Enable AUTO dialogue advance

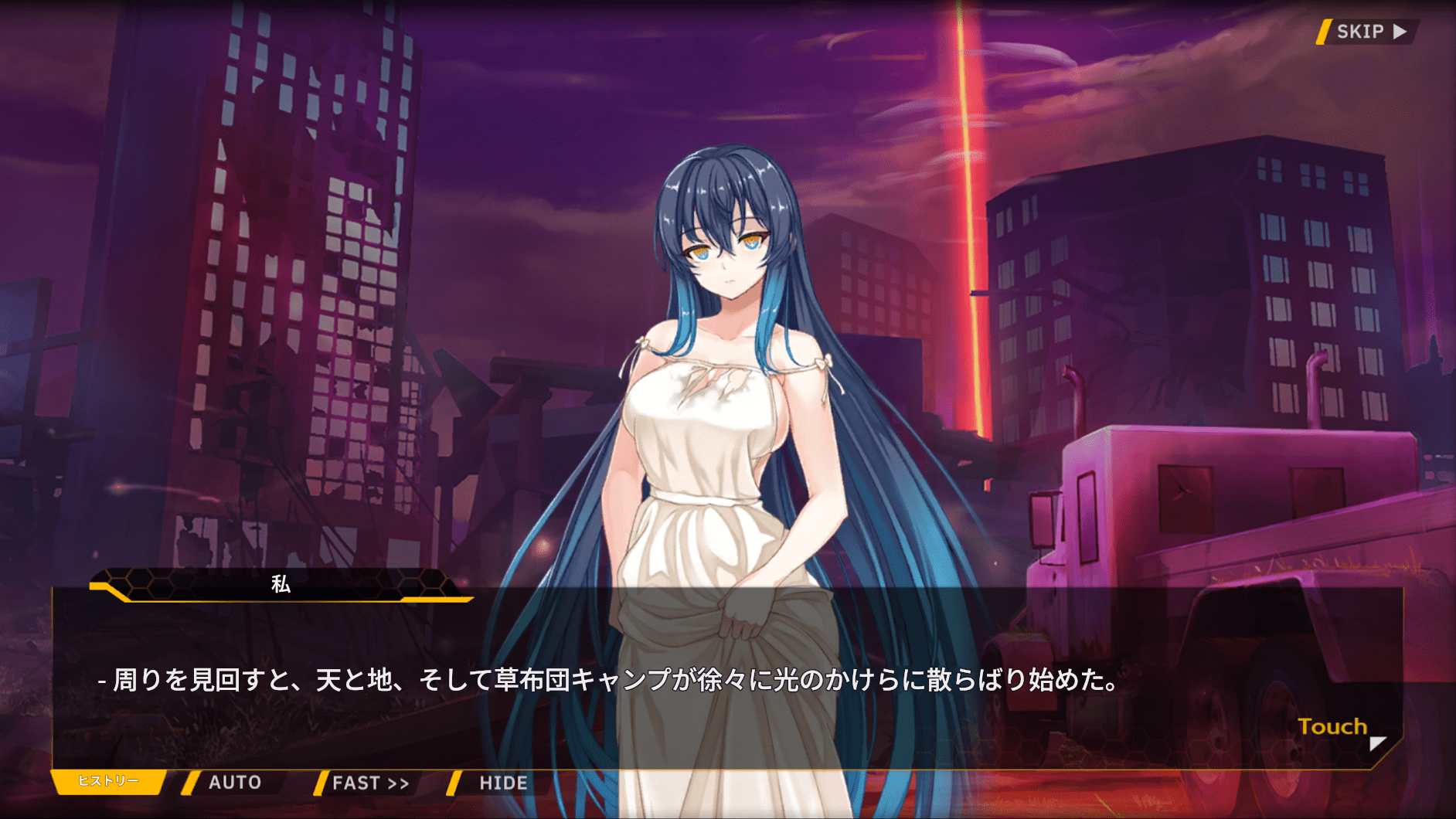pyautogui.click(x=234, y=783)
